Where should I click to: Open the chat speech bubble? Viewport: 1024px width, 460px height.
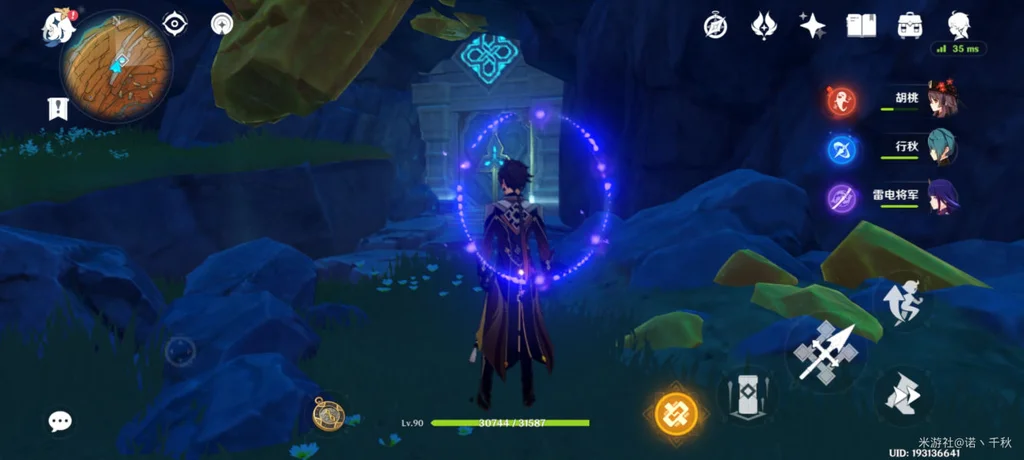tap(60, 421)
